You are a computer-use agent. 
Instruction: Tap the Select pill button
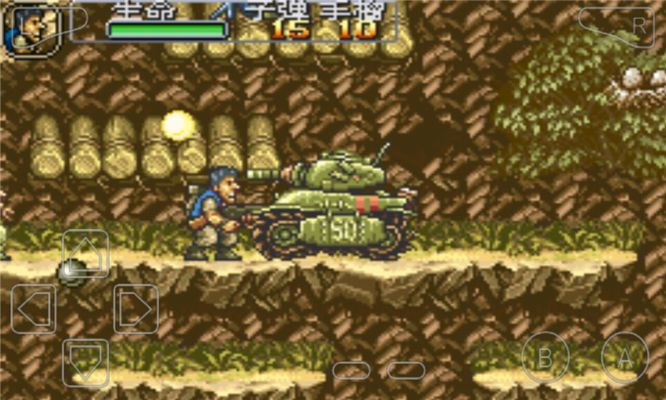click(x=352, y=370)
